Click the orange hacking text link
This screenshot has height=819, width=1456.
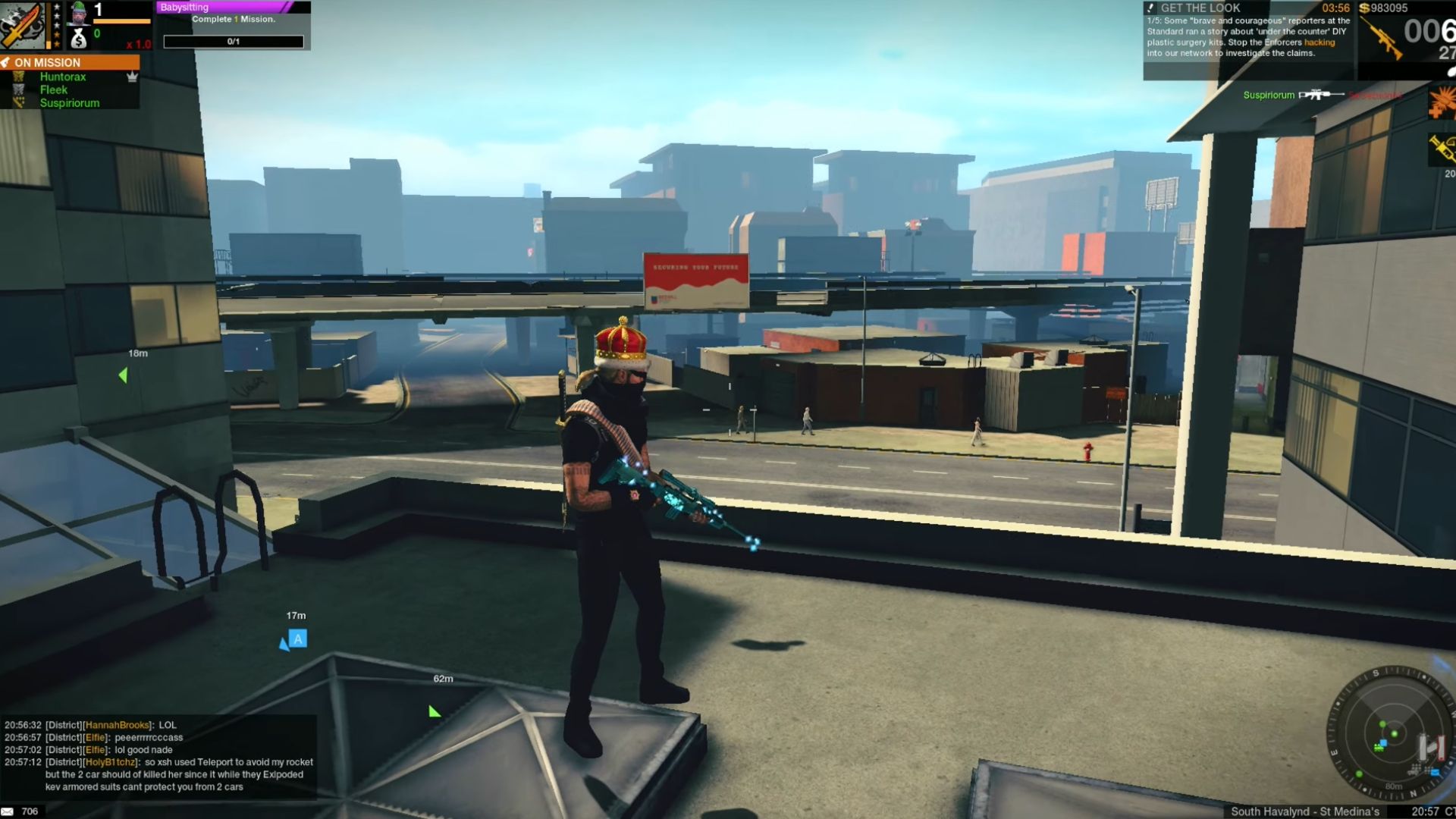coord(1318,42)
